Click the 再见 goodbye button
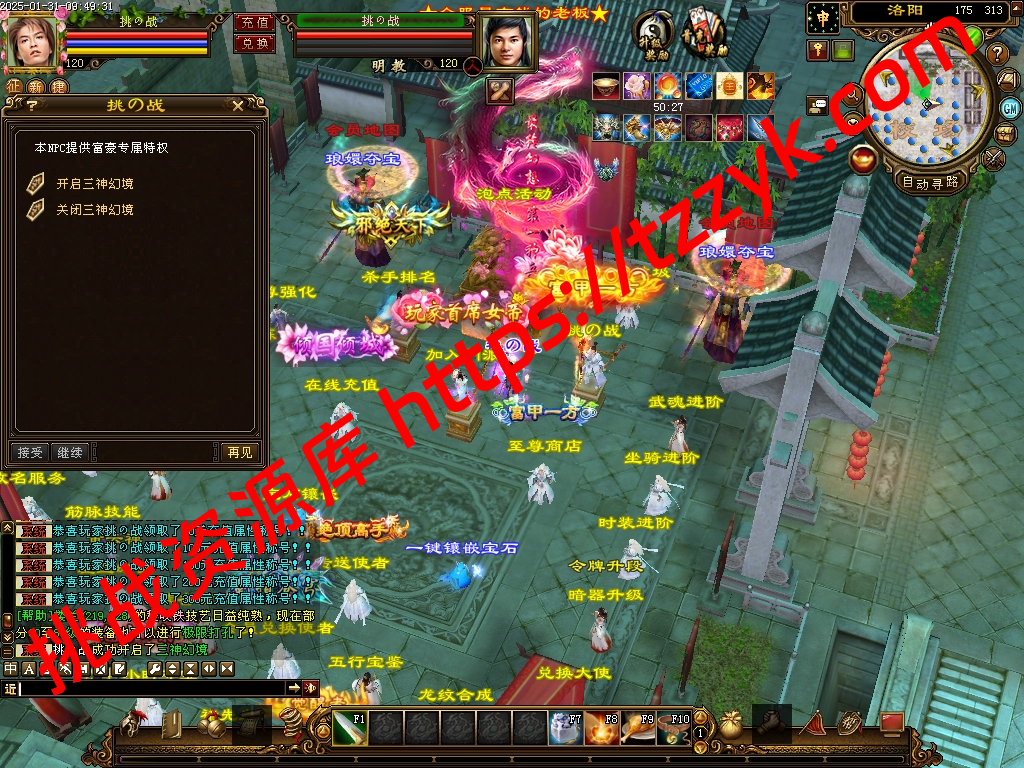This screenshot has height=768, width=1024. [x=240, y=452]
